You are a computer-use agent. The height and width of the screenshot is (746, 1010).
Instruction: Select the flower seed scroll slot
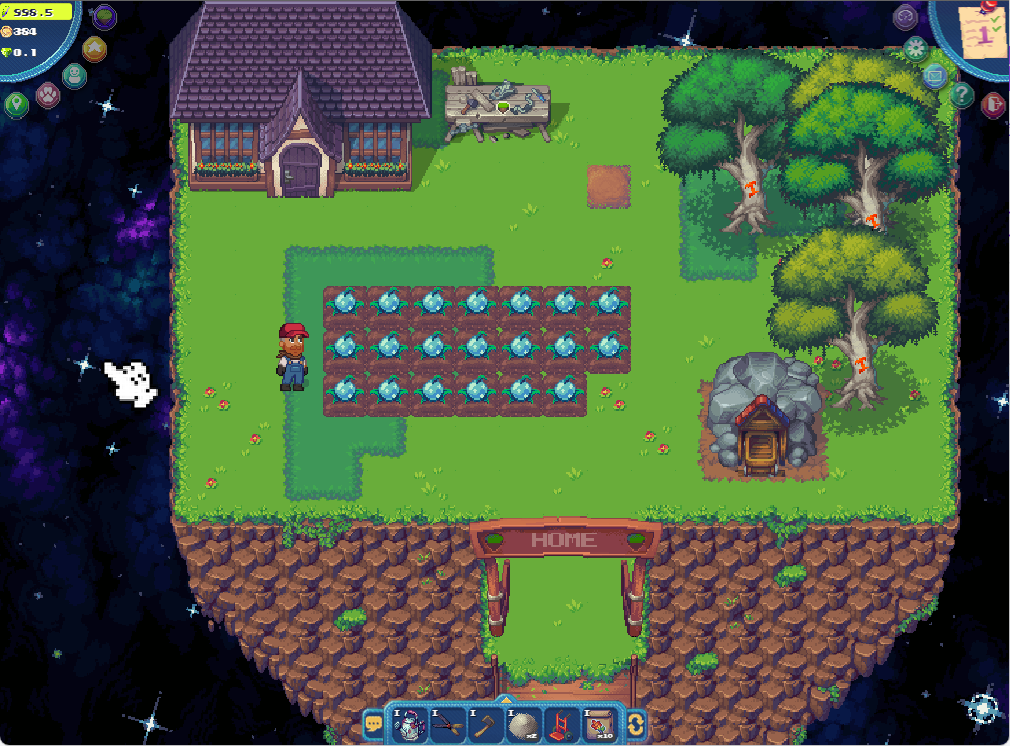tap(599, 724)
